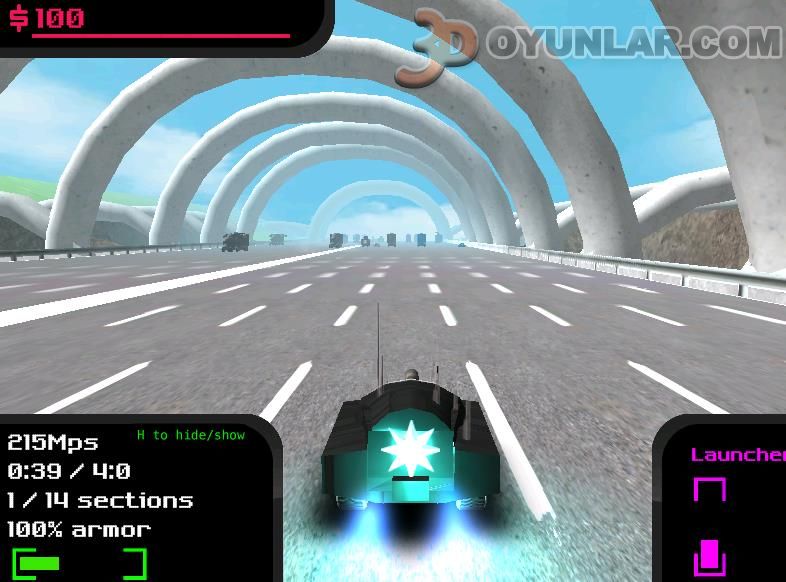The image size is (786, 582).
Task: Open the 3D Oyunlar.com logo link
Action: click(x=590, y=43)
